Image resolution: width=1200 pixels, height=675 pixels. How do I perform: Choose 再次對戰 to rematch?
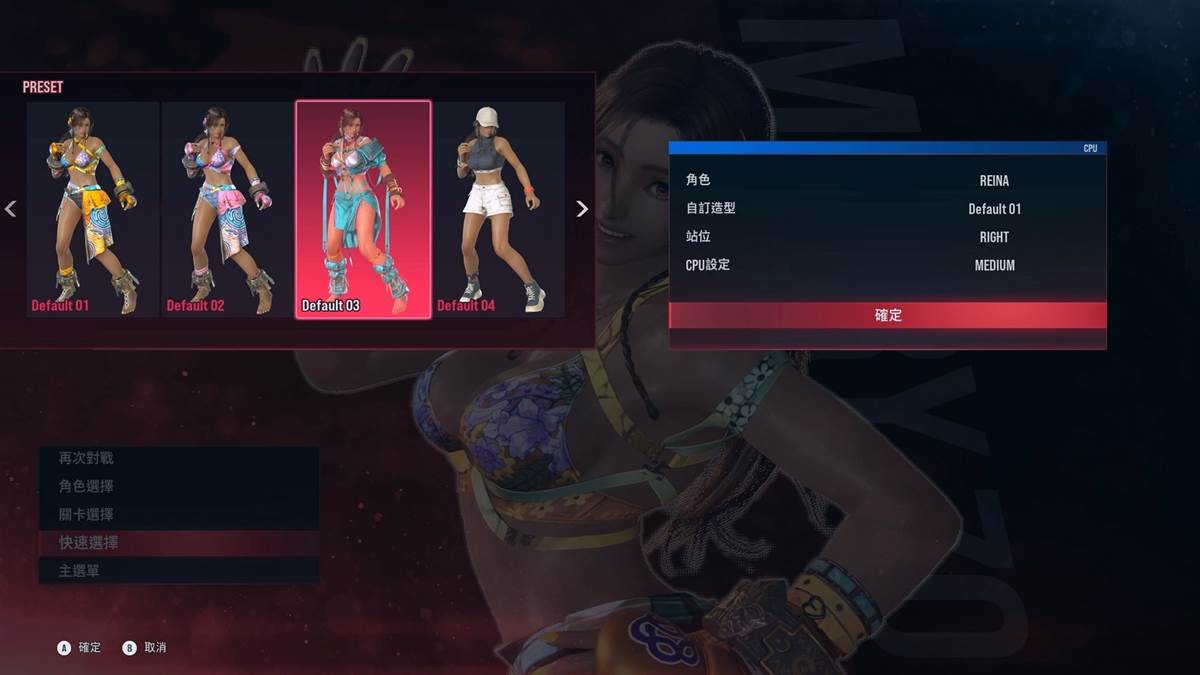179,458
